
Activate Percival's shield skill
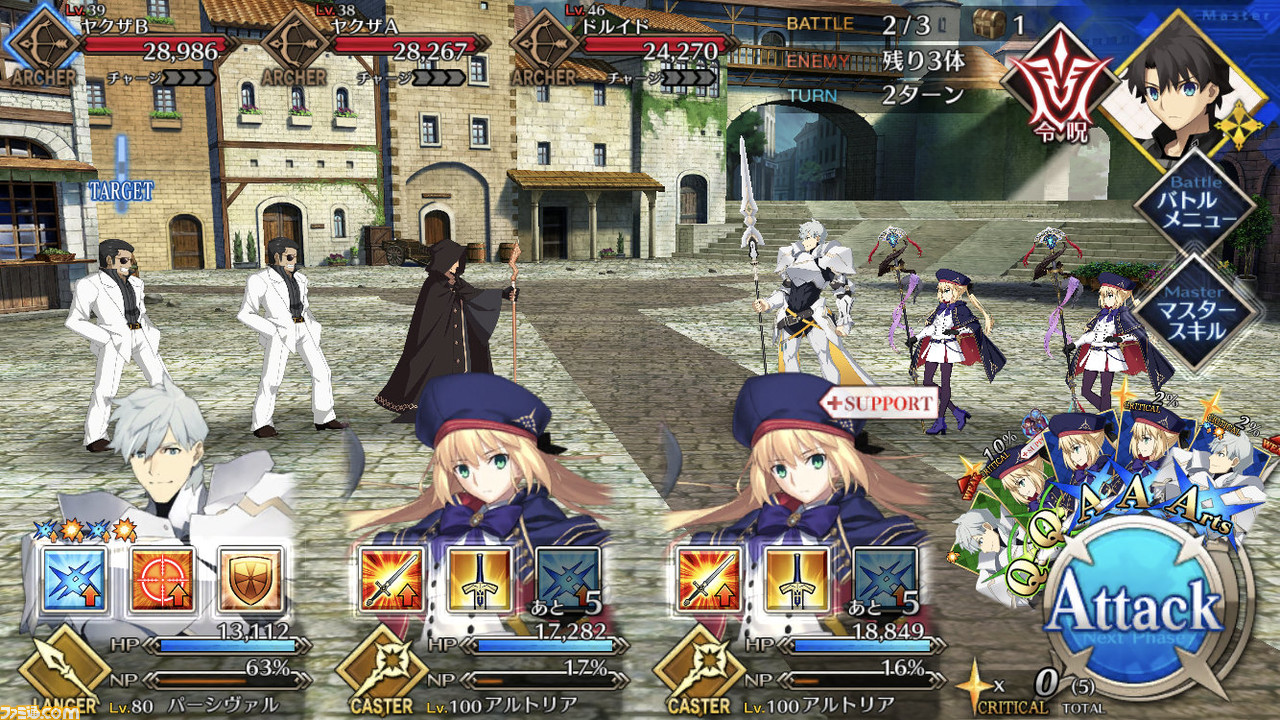click(x=250, y=579)
